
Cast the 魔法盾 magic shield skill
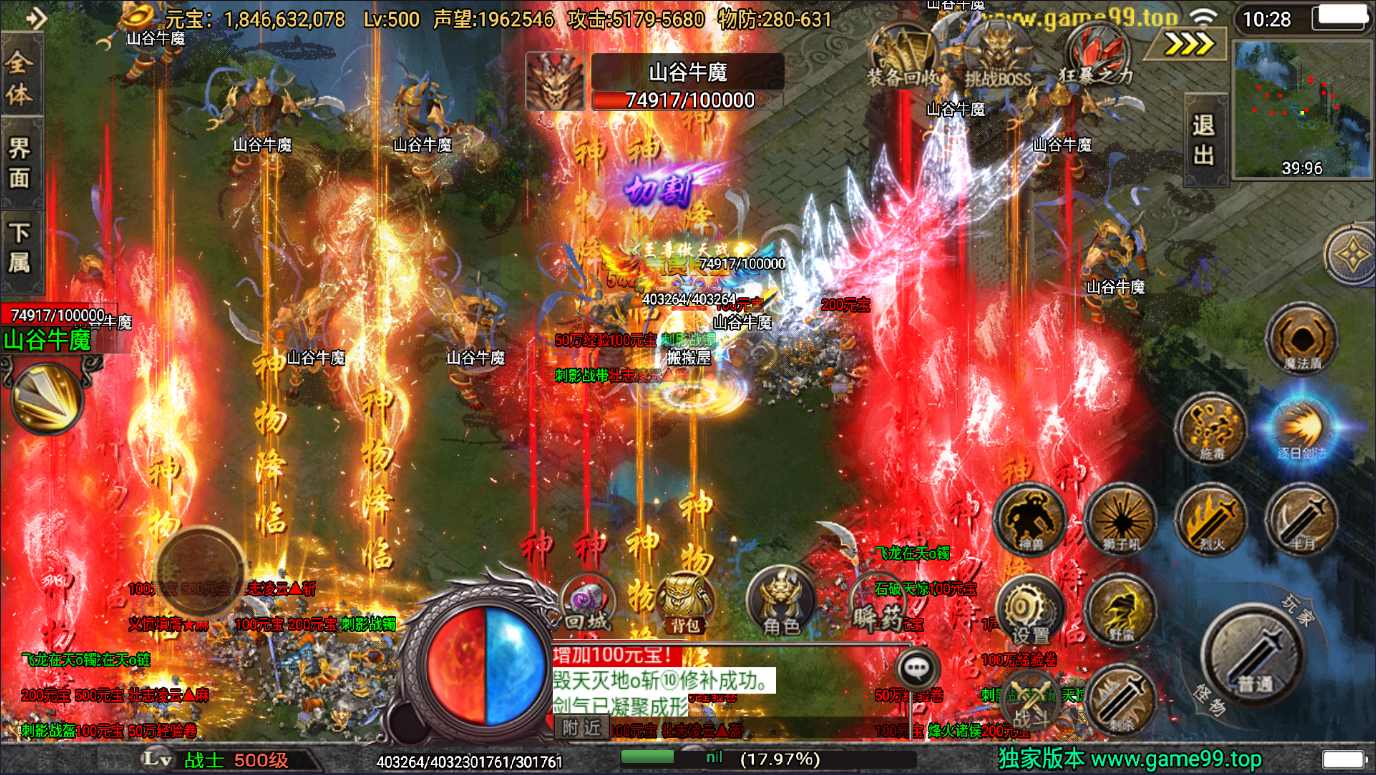[x=1301, y=339]
